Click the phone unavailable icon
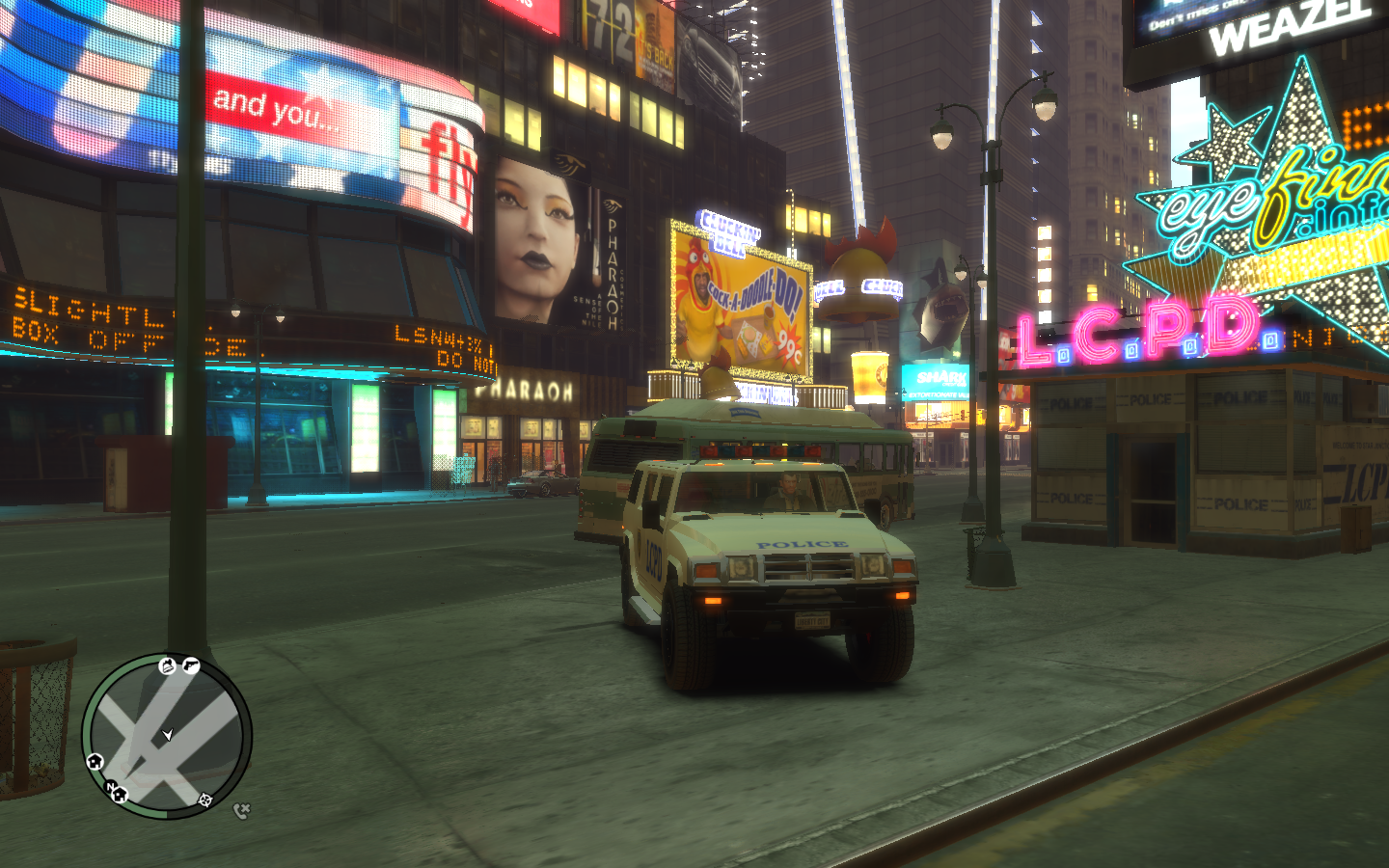Screen dimensions: 1389x868 241,811
